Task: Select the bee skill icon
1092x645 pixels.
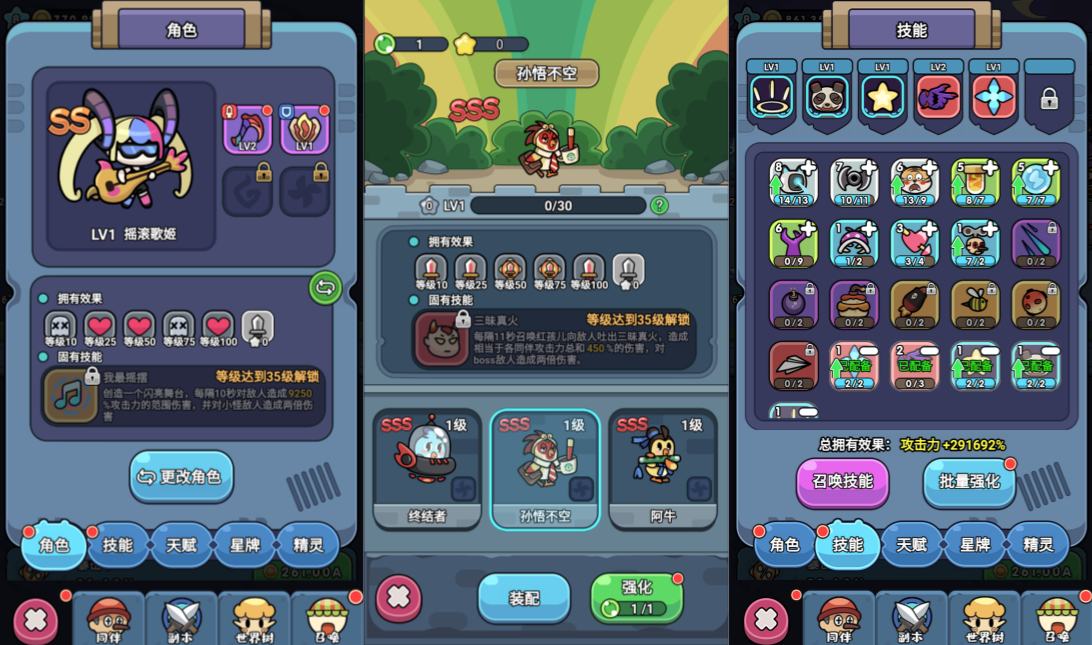Action: pos(974,304)
